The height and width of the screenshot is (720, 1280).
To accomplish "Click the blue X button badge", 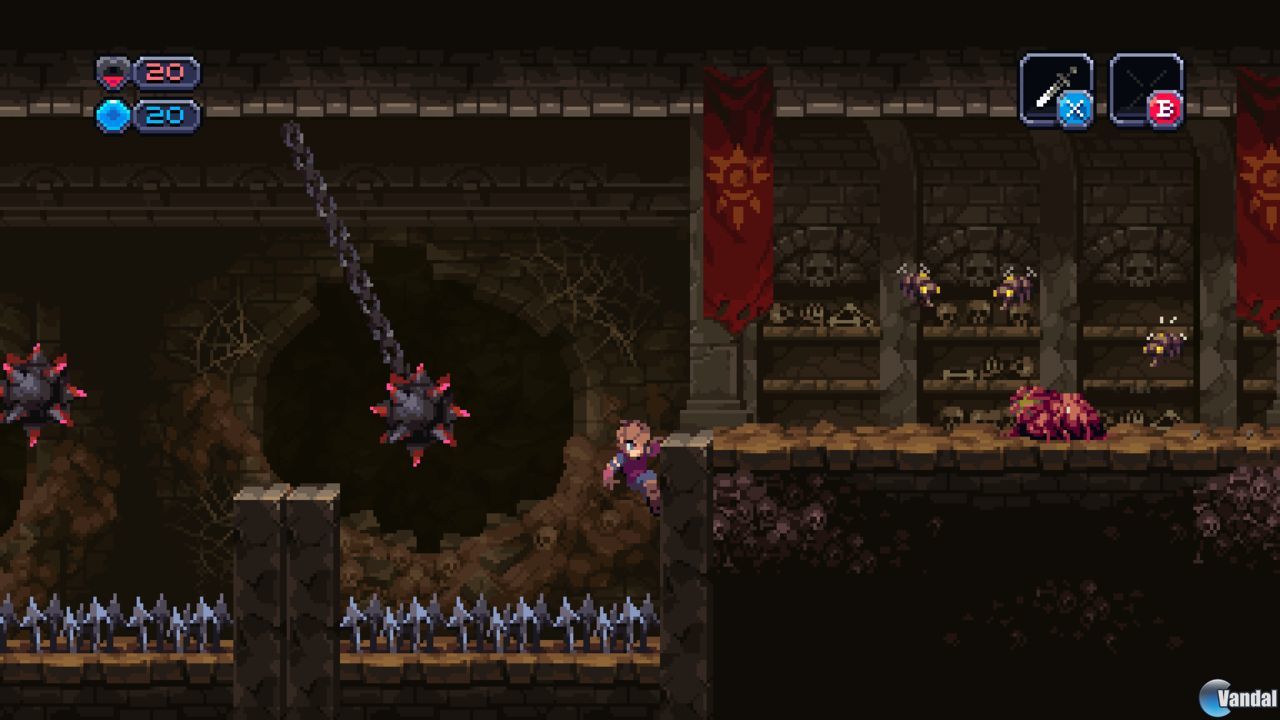I will (1077, 110).
